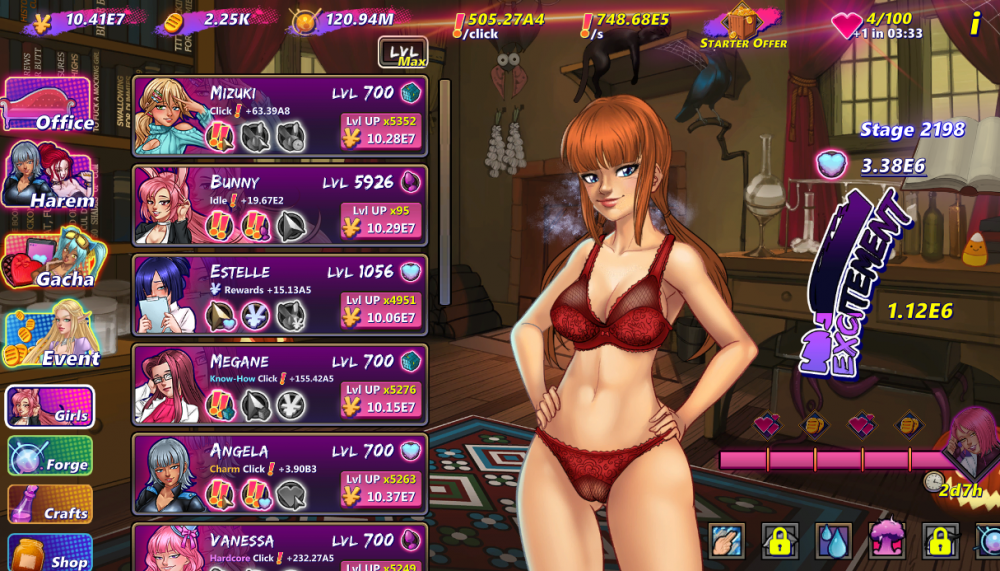Switch to the Shop tab
This screenshot has height=571, width=1000.
pyautogui.click(x=50, y=553)
